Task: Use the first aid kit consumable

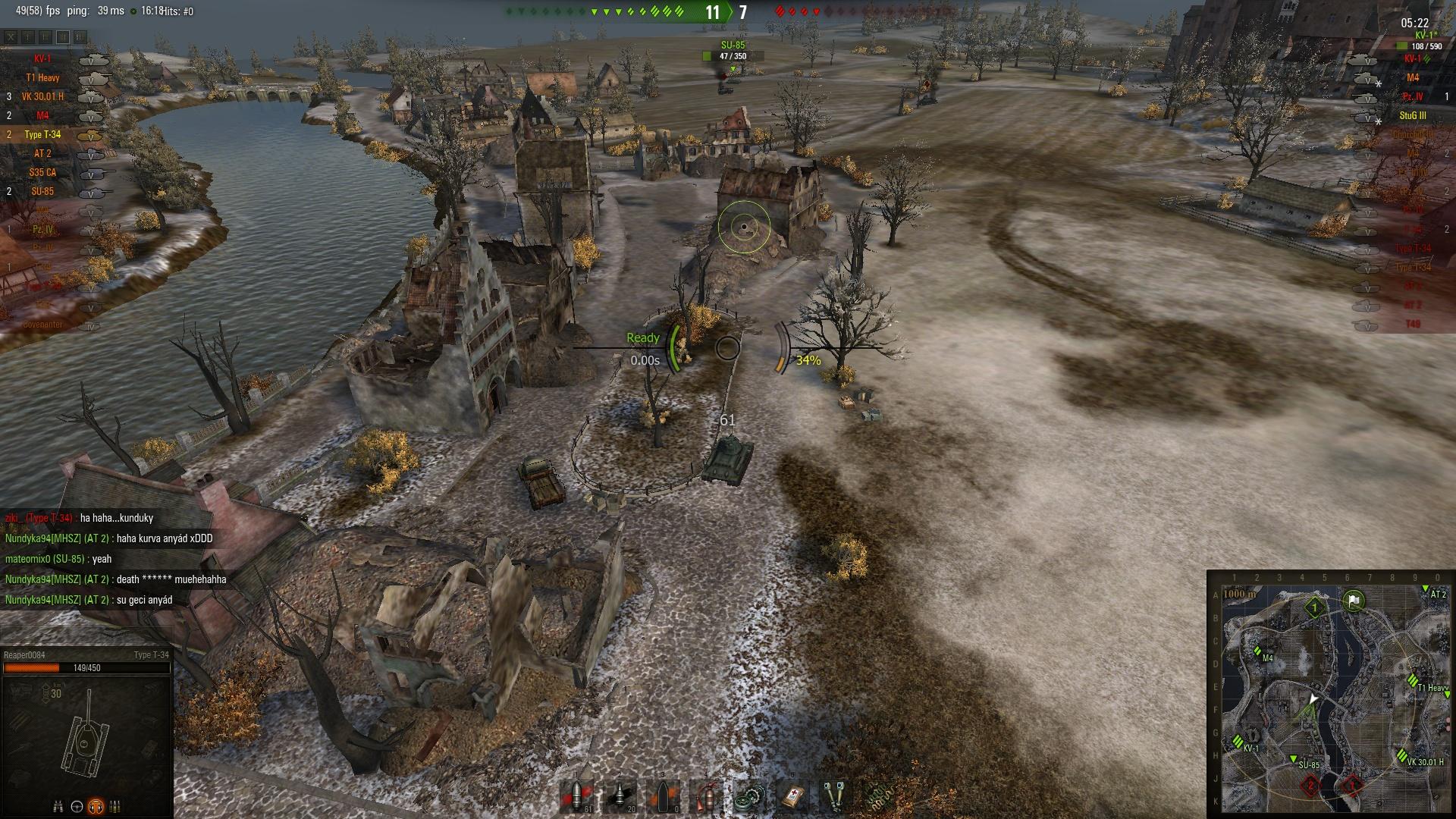Action: 792,798
